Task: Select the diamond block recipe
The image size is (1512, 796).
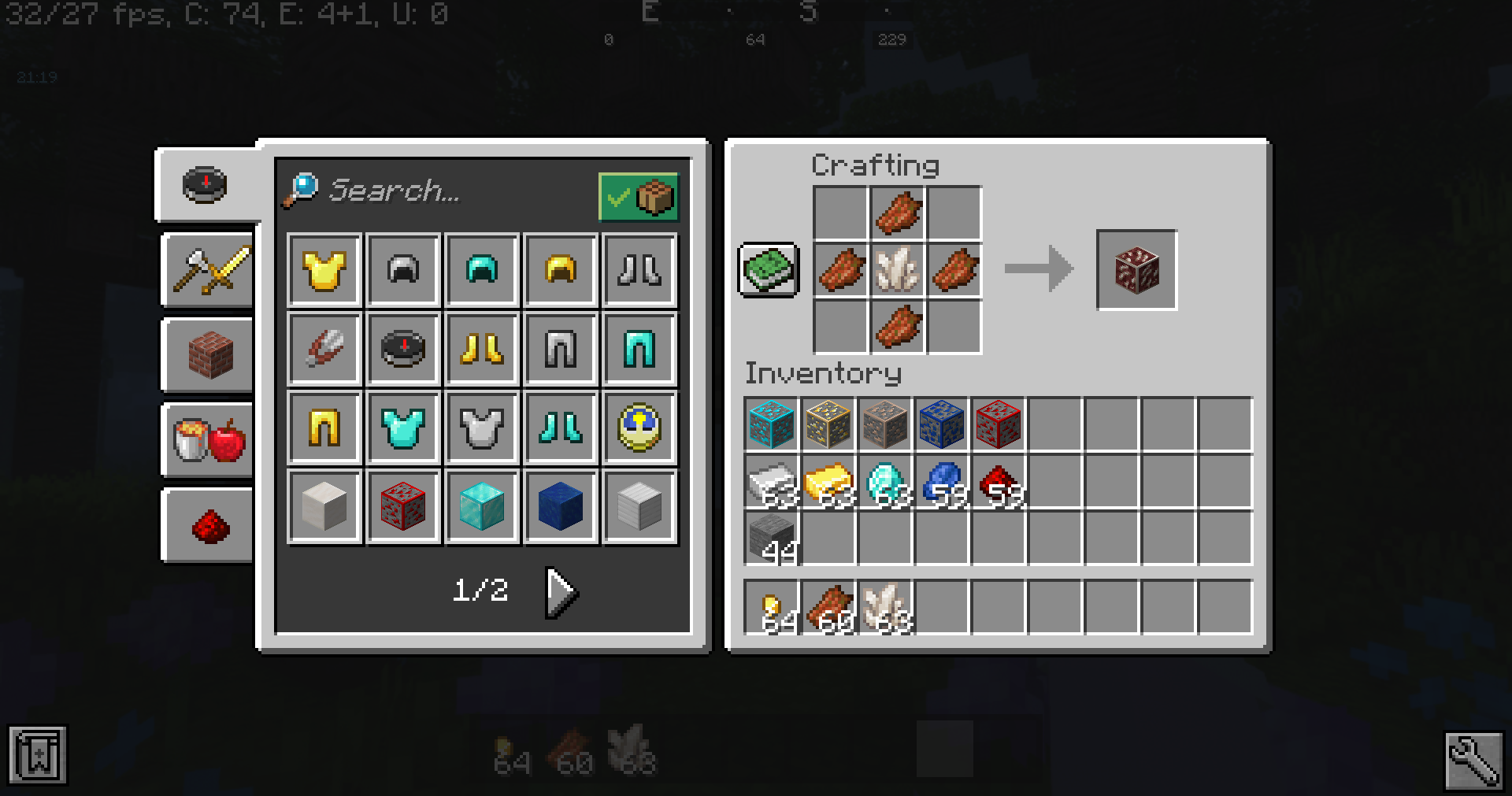Action: (481, 506)
